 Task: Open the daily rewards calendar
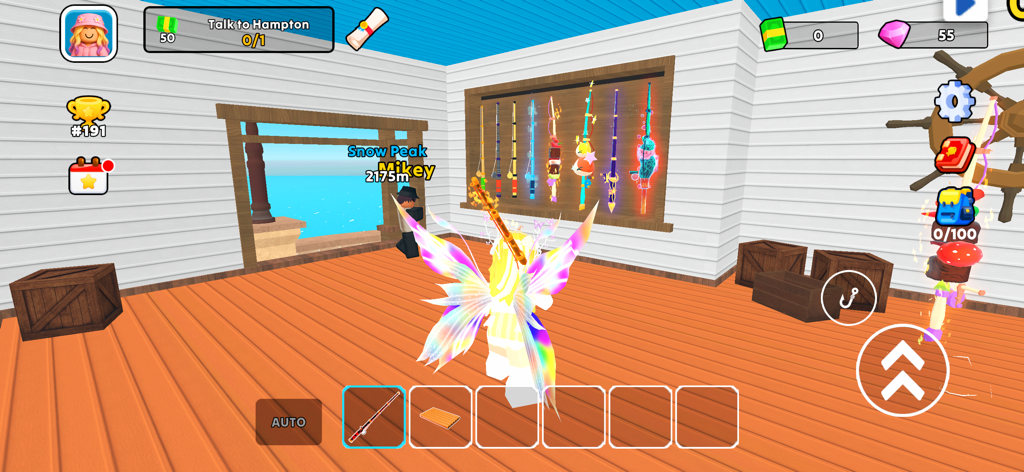[88, 177]
